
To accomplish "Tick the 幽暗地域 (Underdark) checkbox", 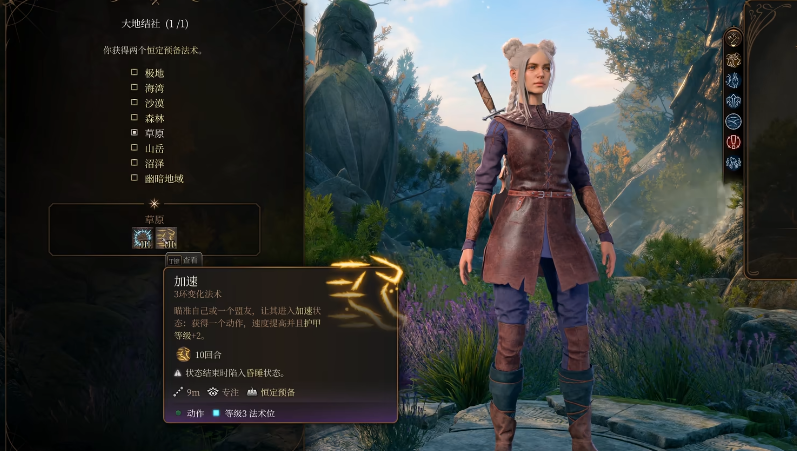I will [135, 178].
